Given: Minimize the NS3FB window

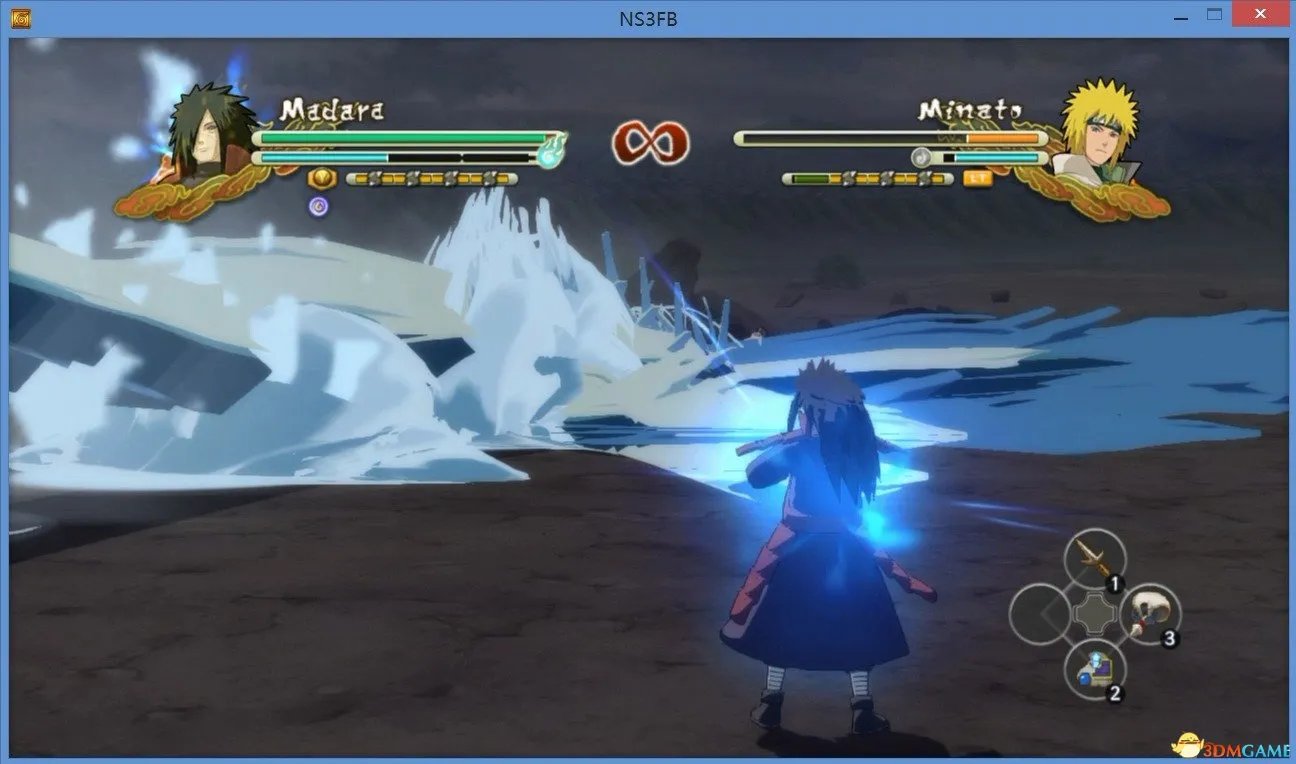Looking at the screenshot, I should [x=1181, y=14].
